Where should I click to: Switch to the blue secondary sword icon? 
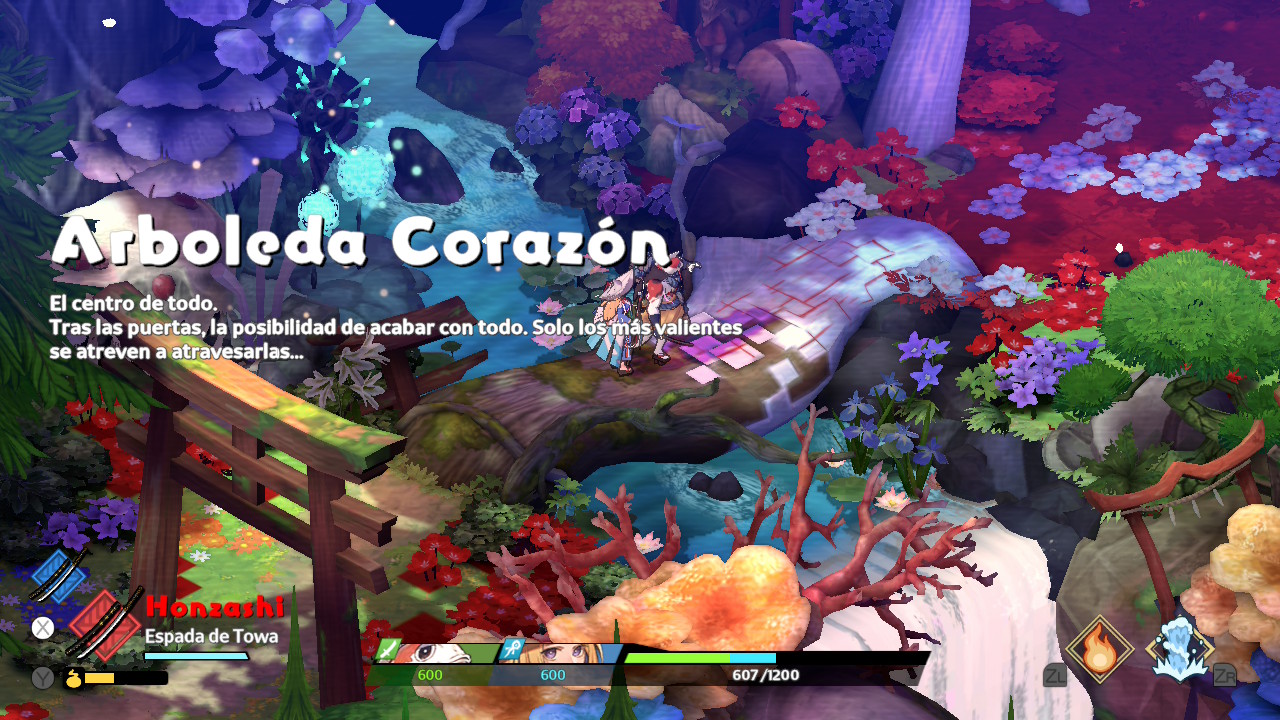pyautogui.click(x=58, y=573)
